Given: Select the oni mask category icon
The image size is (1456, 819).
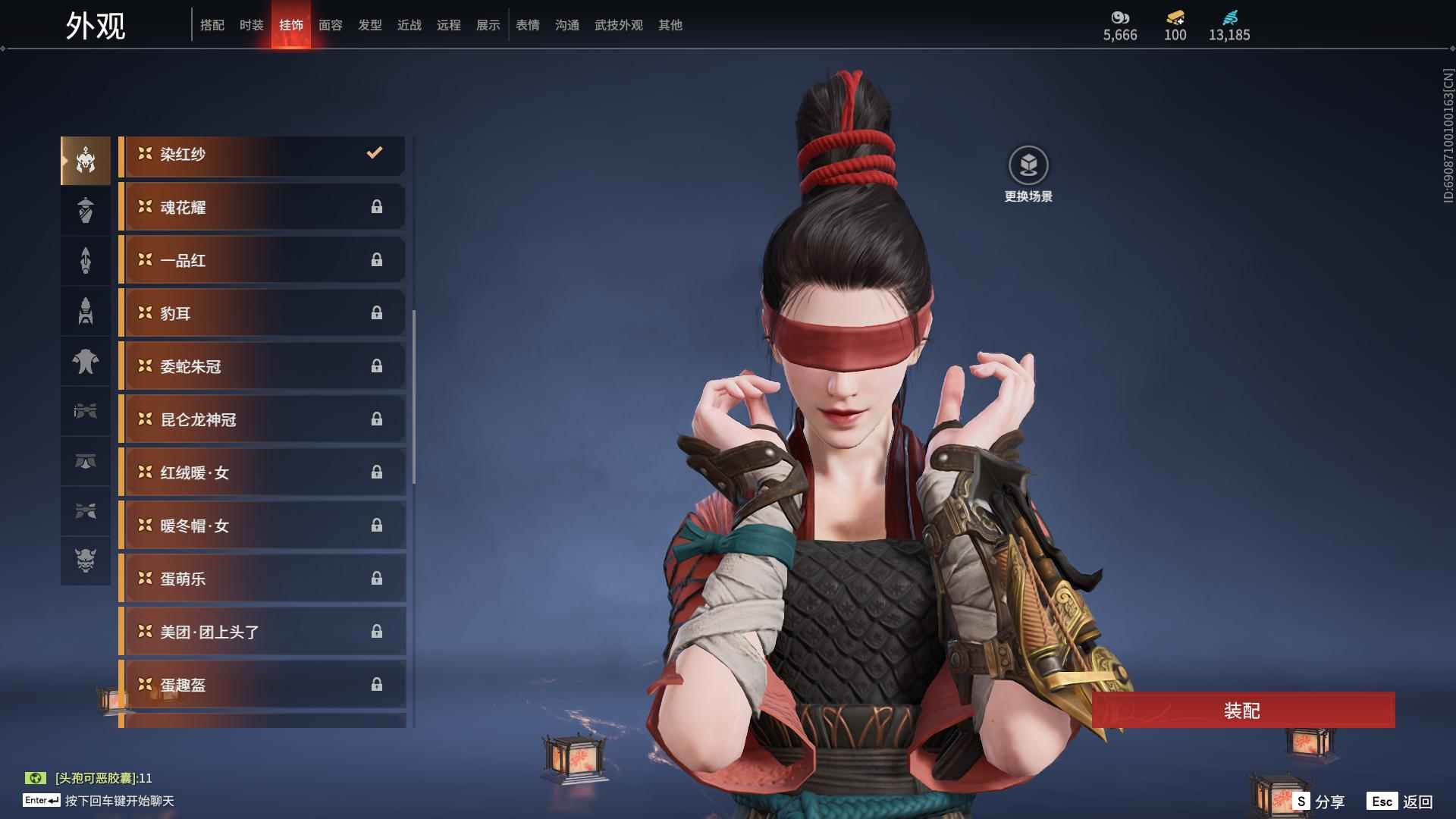Looking at the screenshot, I should tap(86, 560).
